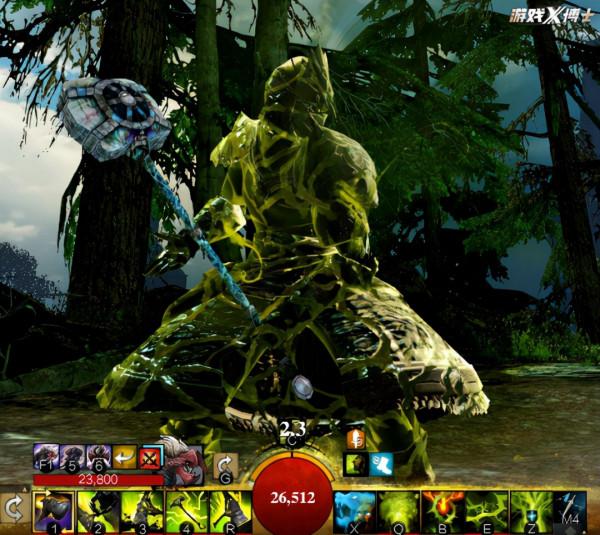Click the curved-arrow pet swap button
Screen dimensions: 600x535
click(225, 466)
